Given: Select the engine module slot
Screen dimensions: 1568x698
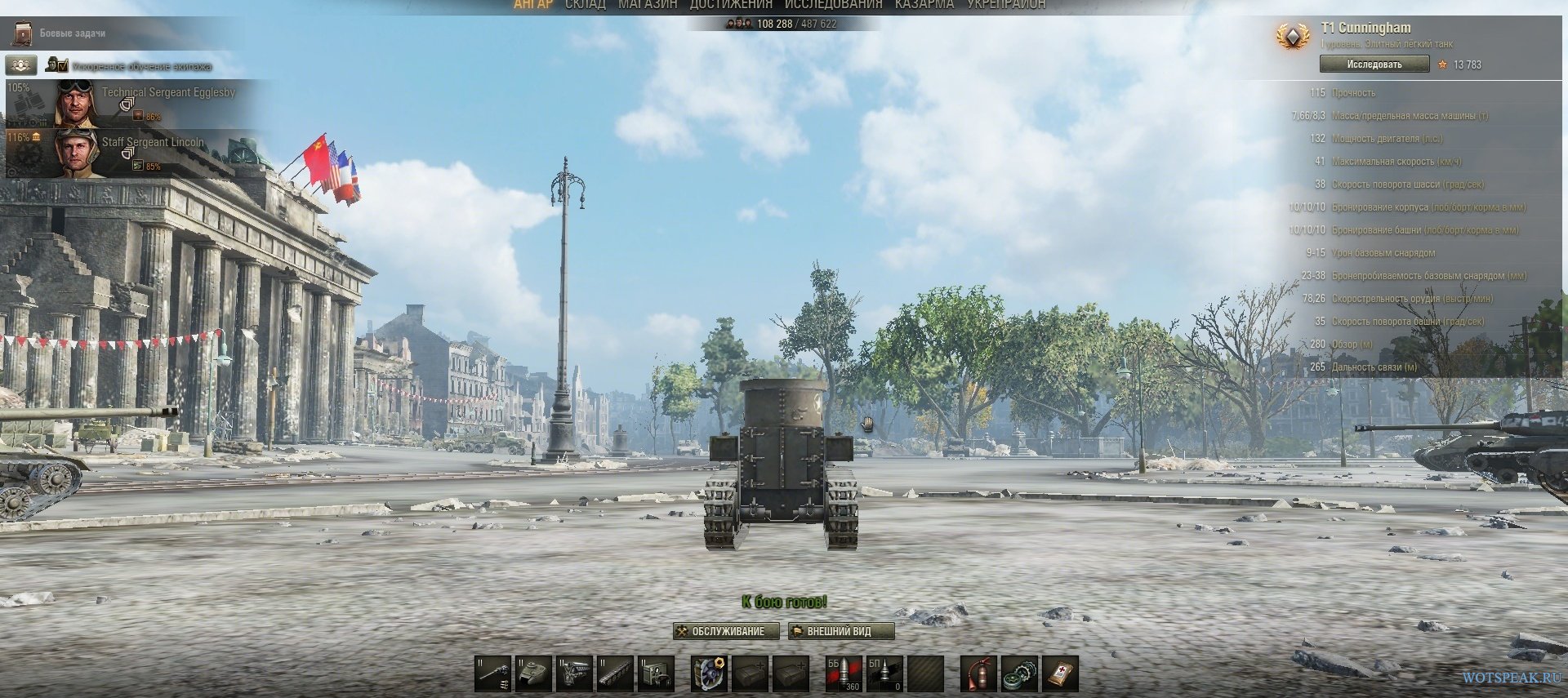Looking at the screenshot, I should click(x=574, y=674).
